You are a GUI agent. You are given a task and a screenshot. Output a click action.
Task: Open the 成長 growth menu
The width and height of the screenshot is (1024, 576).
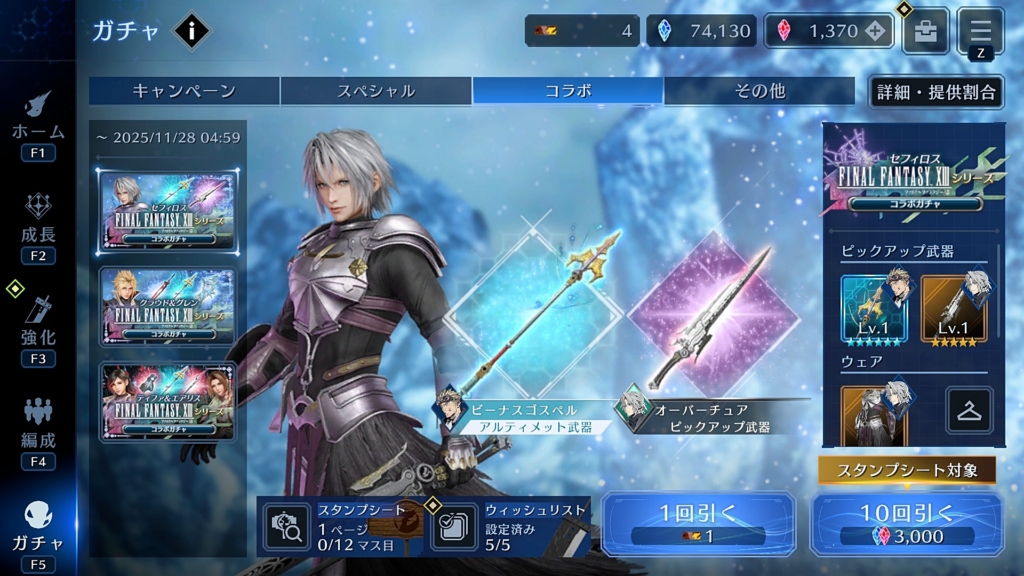38,226
